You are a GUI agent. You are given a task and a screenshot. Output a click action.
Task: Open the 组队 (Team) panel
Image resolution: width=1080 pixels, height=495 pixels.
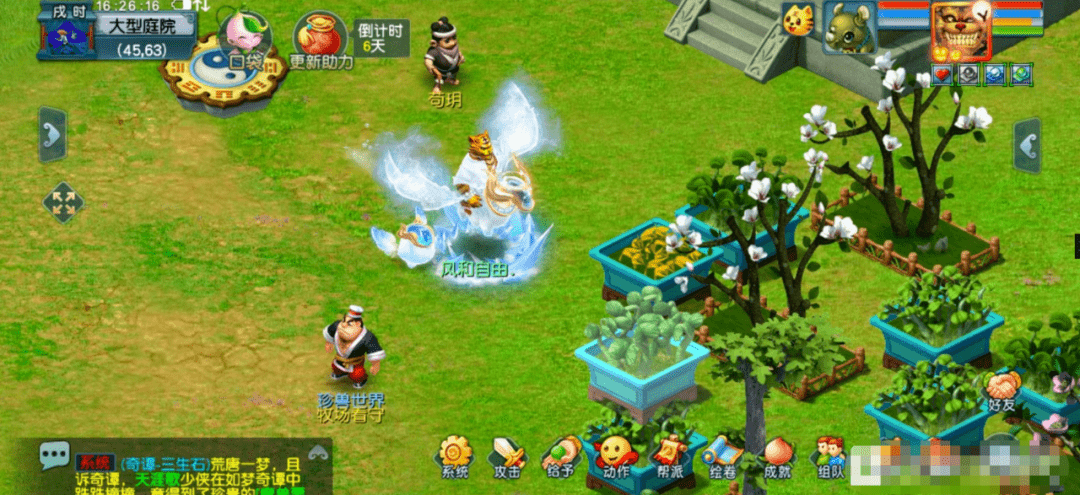829,455
